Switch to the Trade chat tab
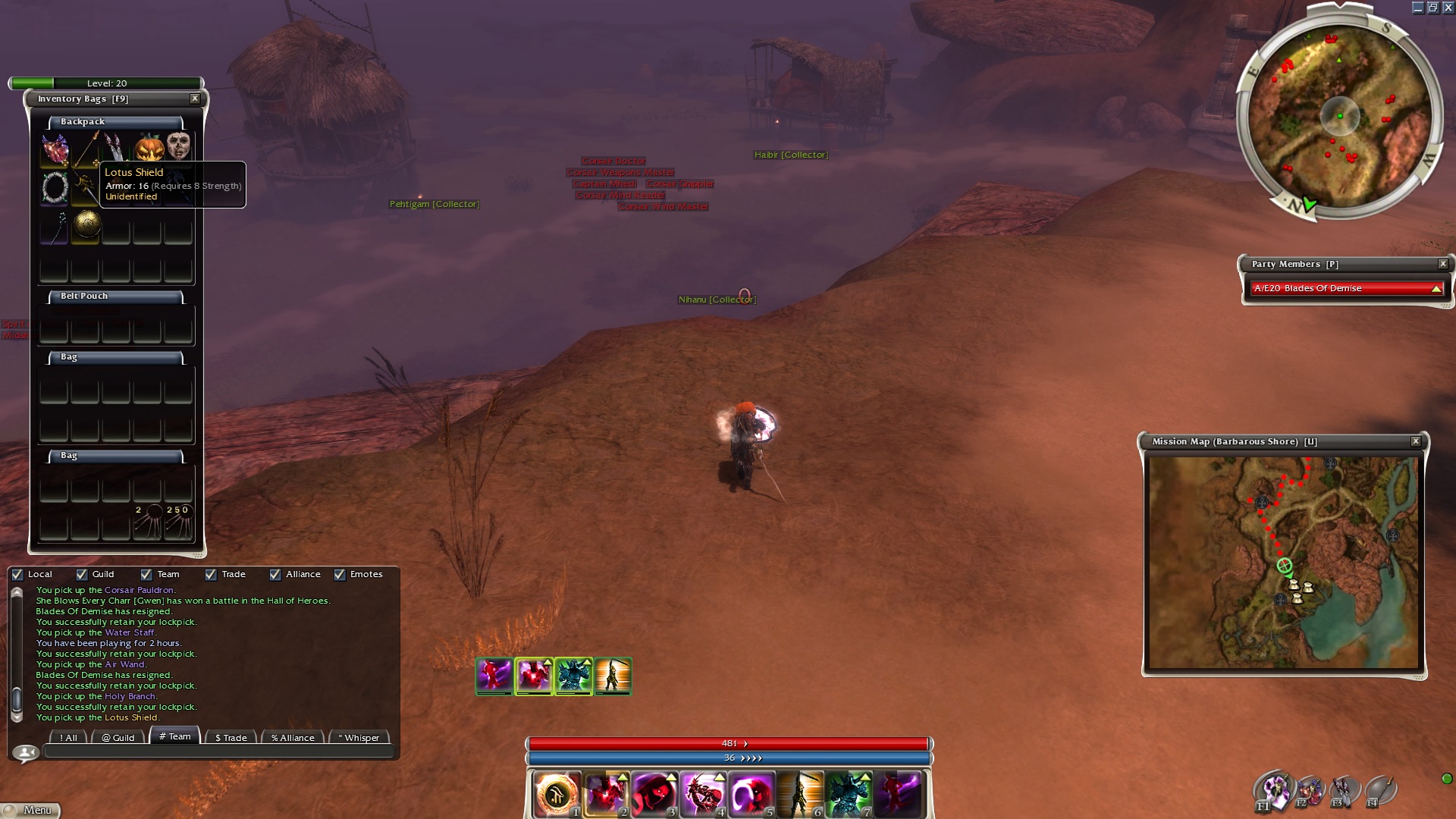 coord(231,737)
